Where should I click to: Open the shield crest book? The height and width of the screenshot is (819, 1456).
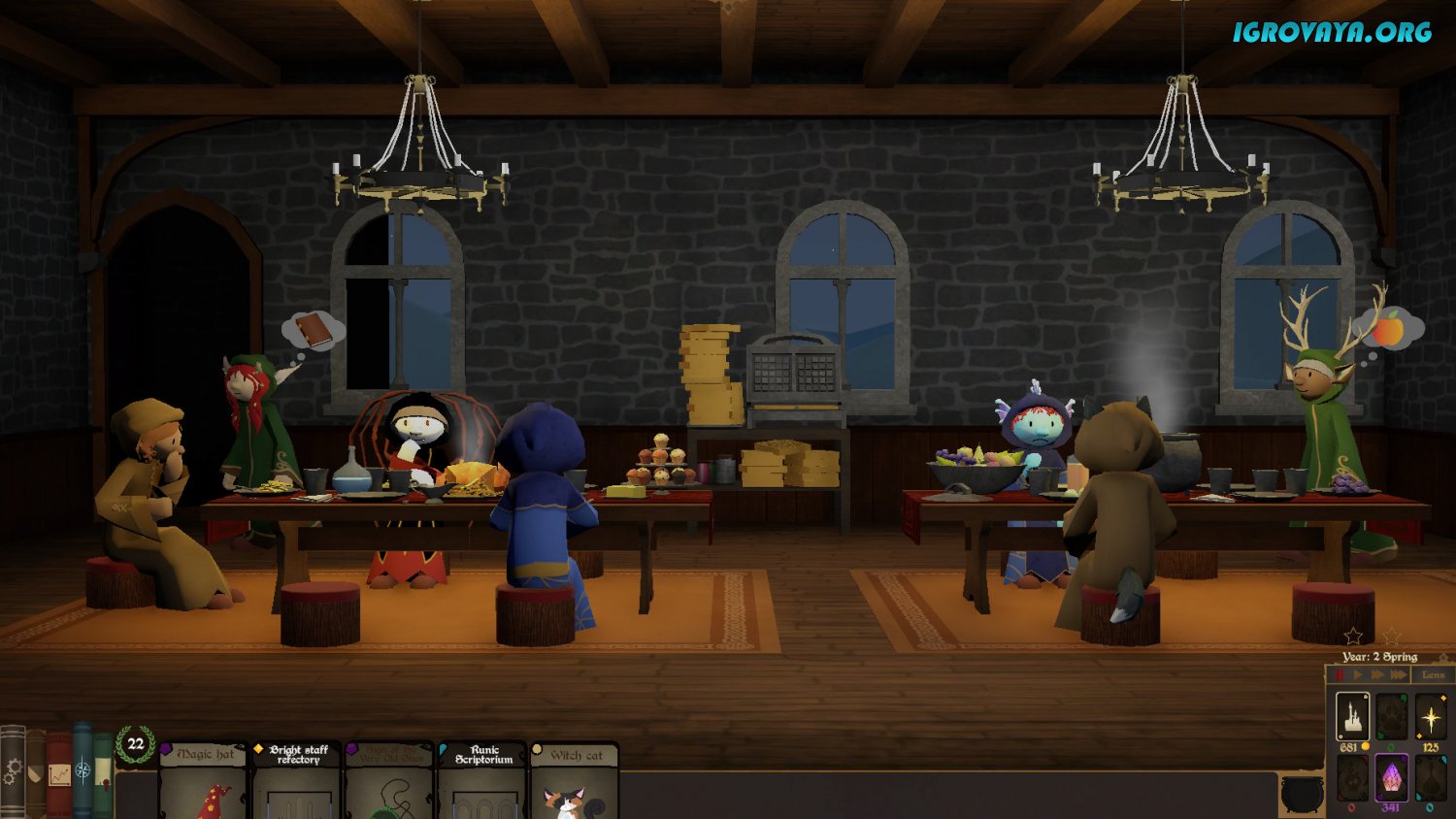point(36,773)
